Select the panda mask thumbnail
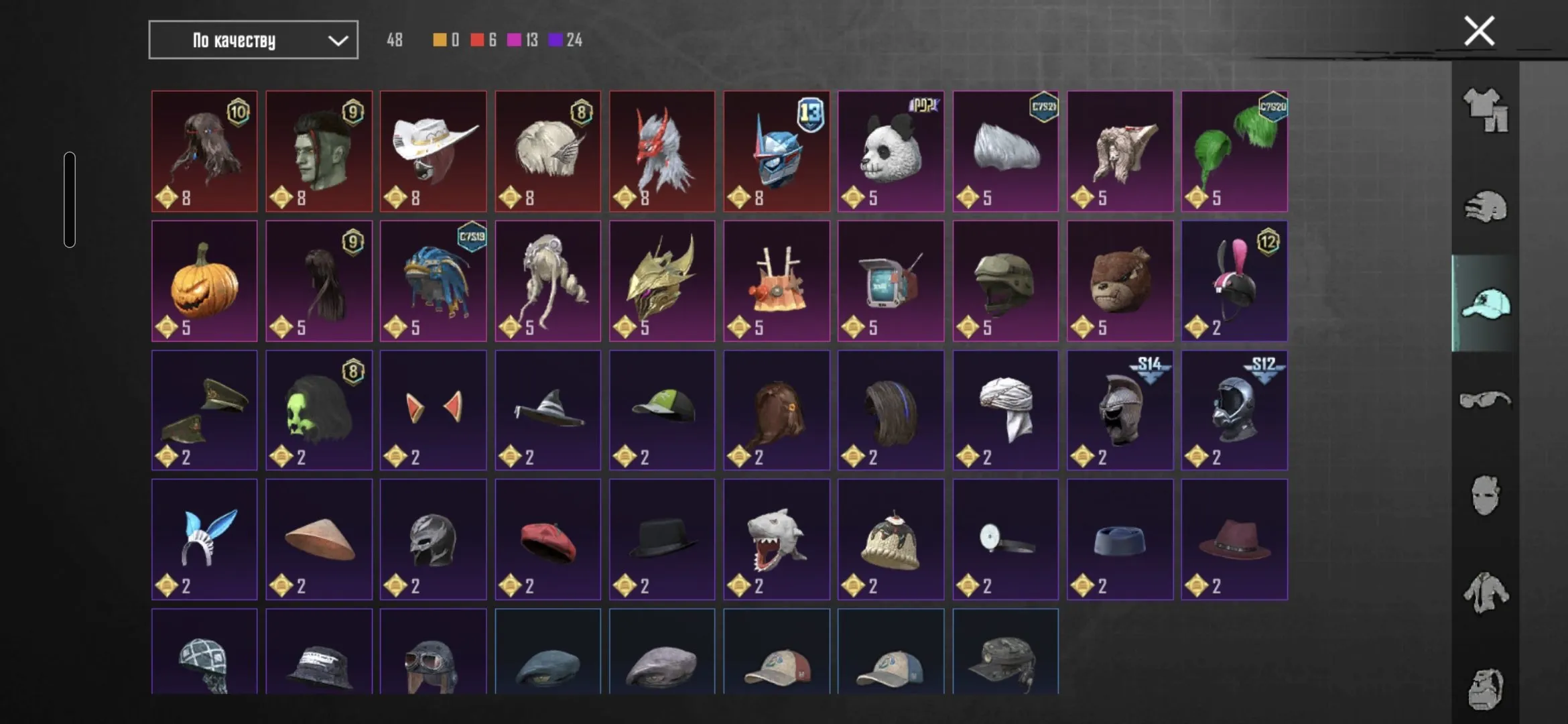Image resolution: width=1568 pixels, height=724 pixels. 891,151
